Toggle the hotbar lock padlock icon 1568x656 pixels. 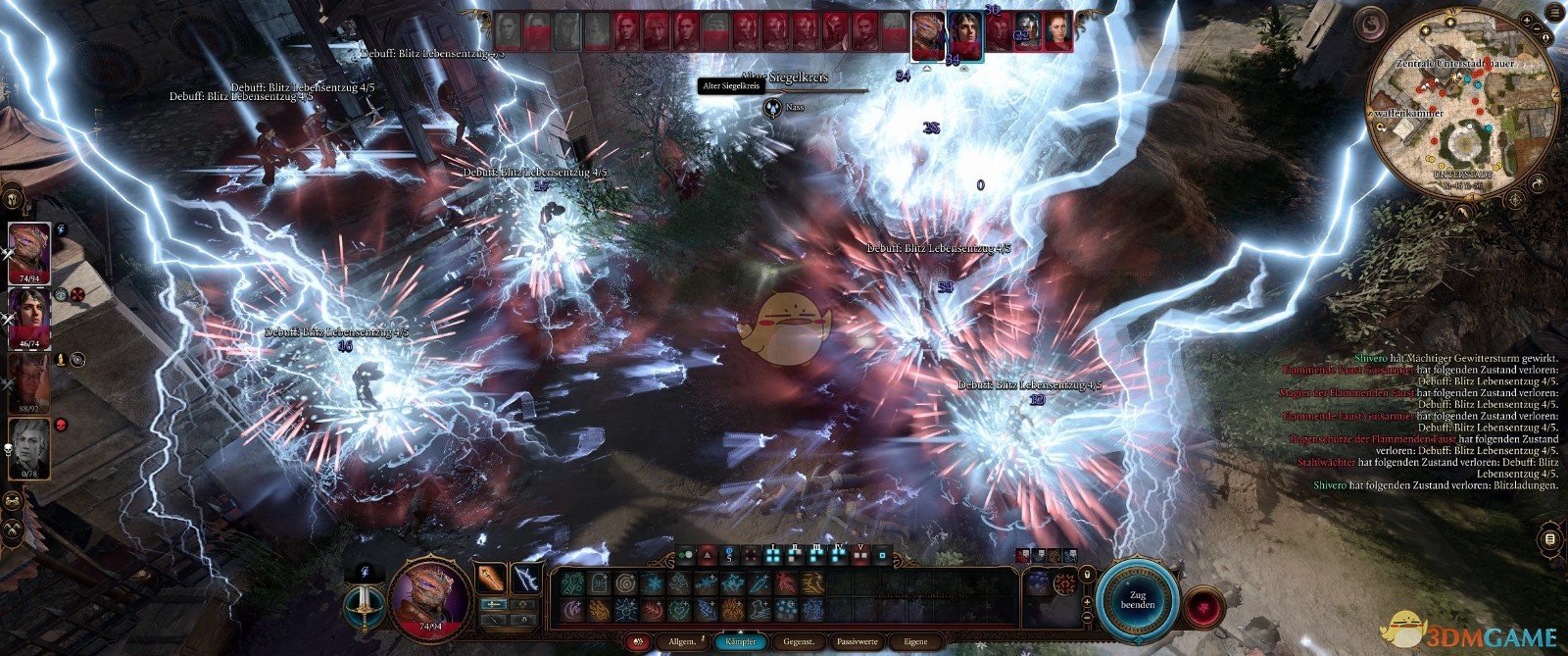pyautogui.click(x=1085, y=574)
